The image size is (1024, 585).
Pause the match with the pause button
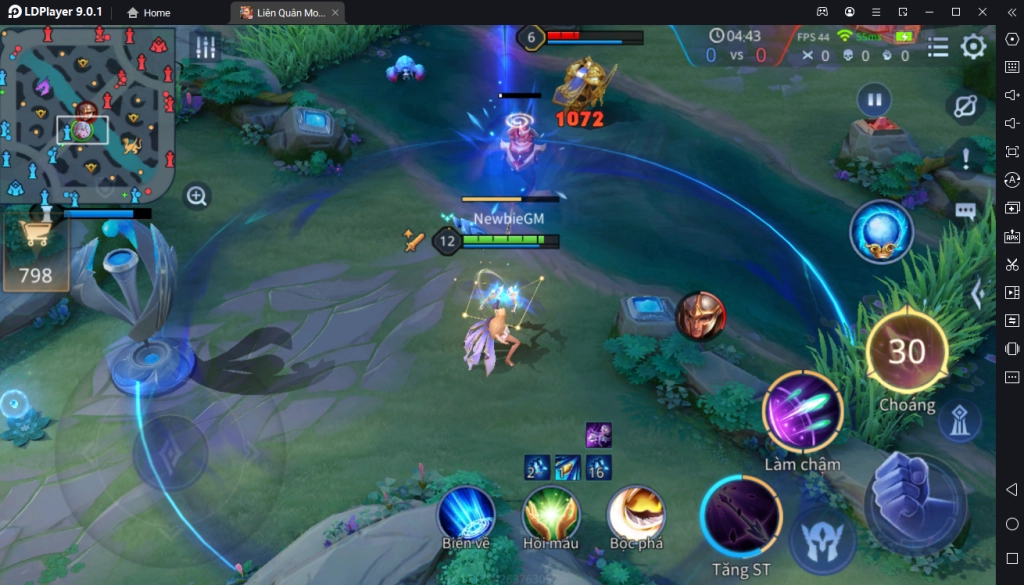pyautogui.click(x=874, y=100)
